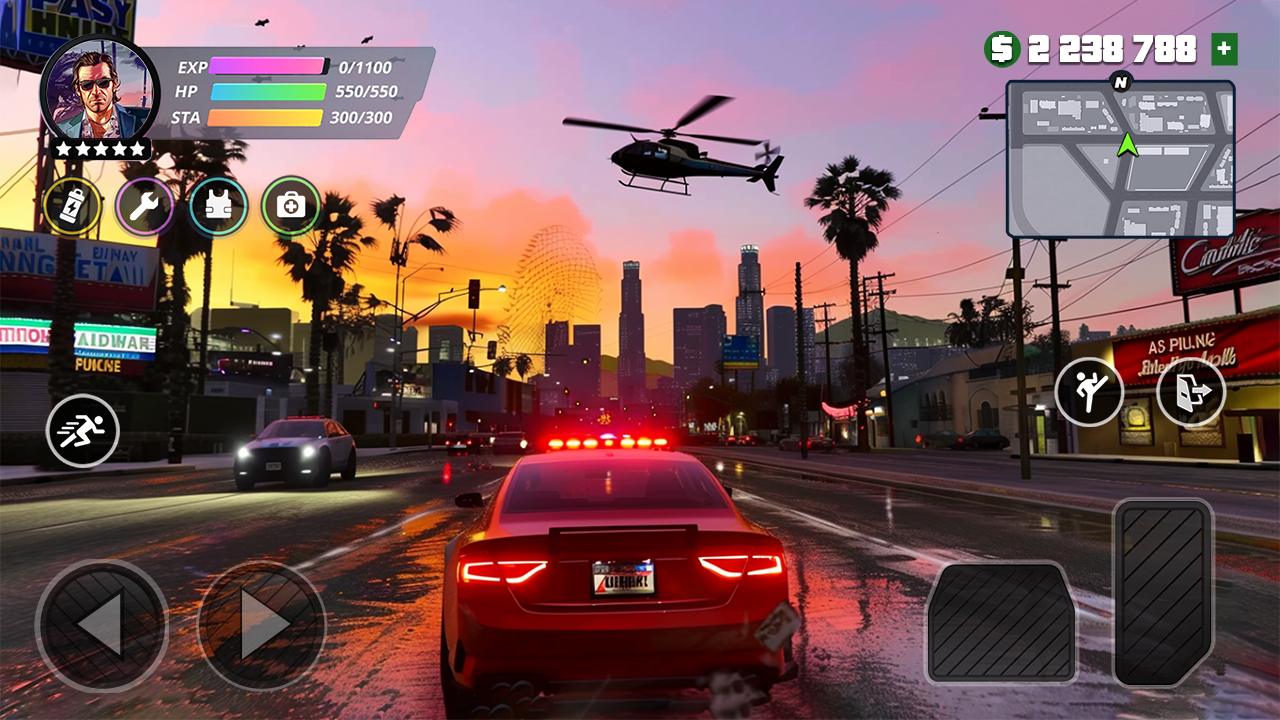
Task: Exit the vehicle with the door button
Action: (x=1191, y=391)
